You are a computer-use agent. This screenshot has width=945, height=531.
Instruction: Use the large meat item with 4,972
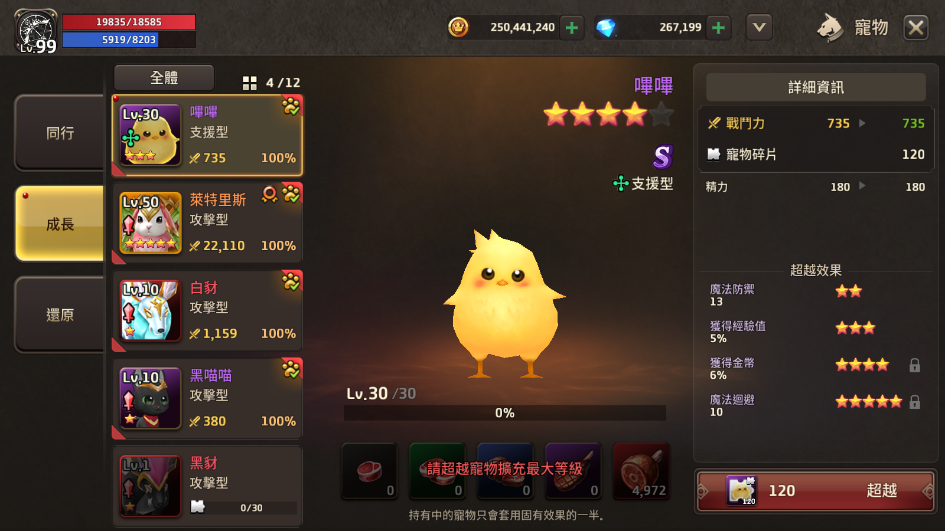[641, 471]
